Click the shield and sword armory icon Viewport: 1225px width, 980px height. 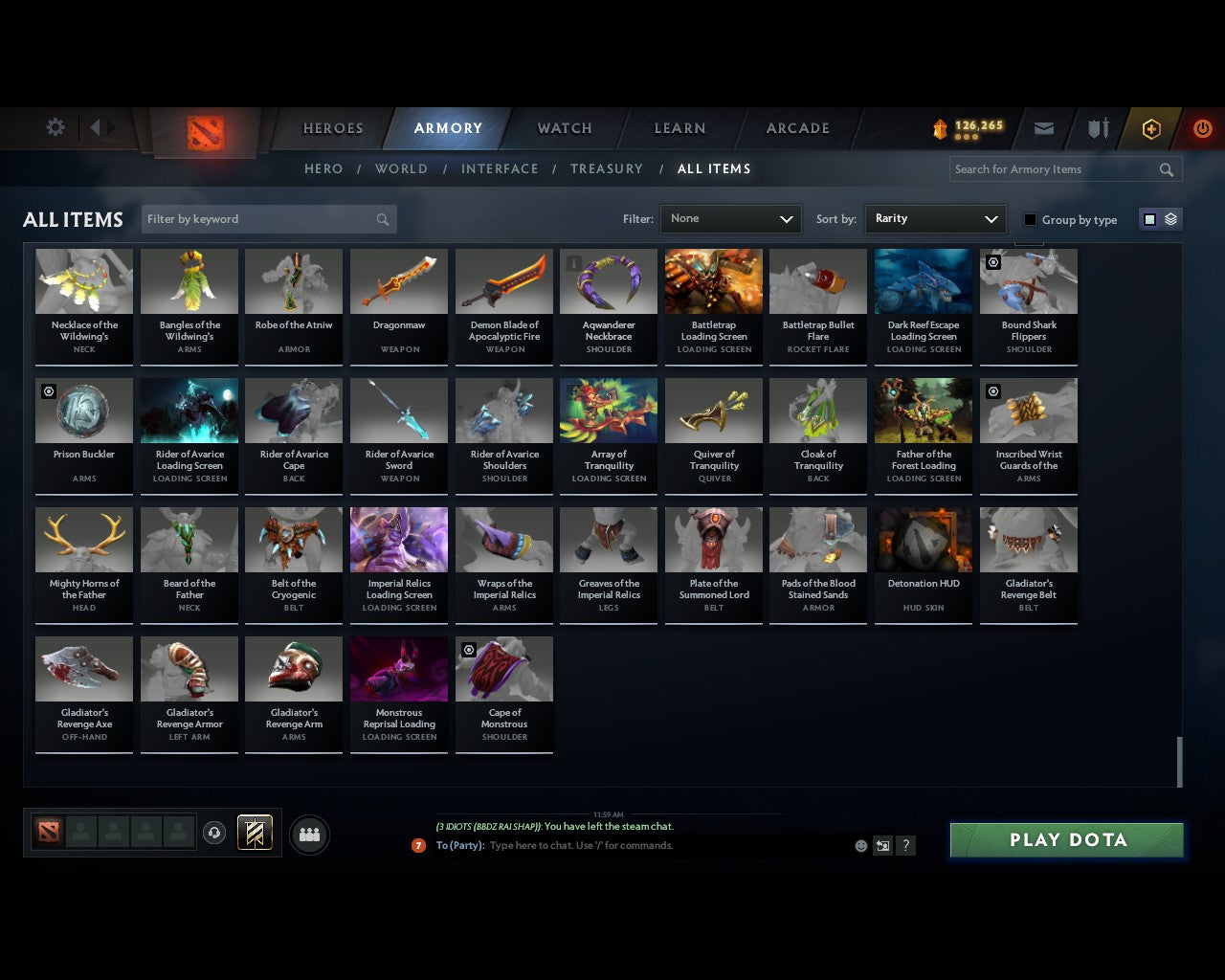pyautogui.click(x=1097, y=127)
